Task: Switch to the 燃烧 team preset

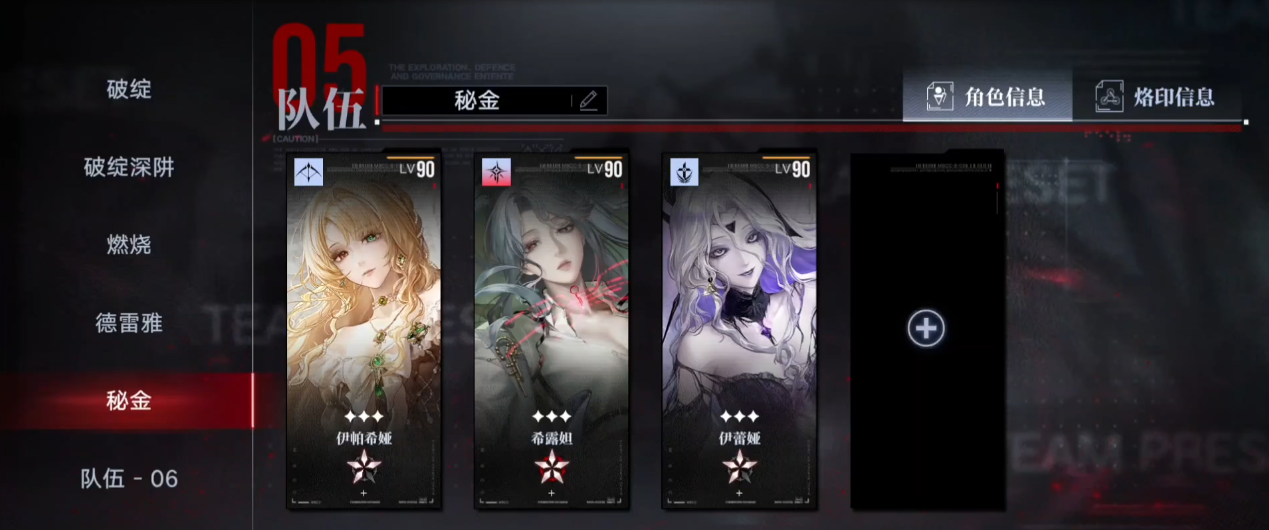Action: tap(129, 244)
